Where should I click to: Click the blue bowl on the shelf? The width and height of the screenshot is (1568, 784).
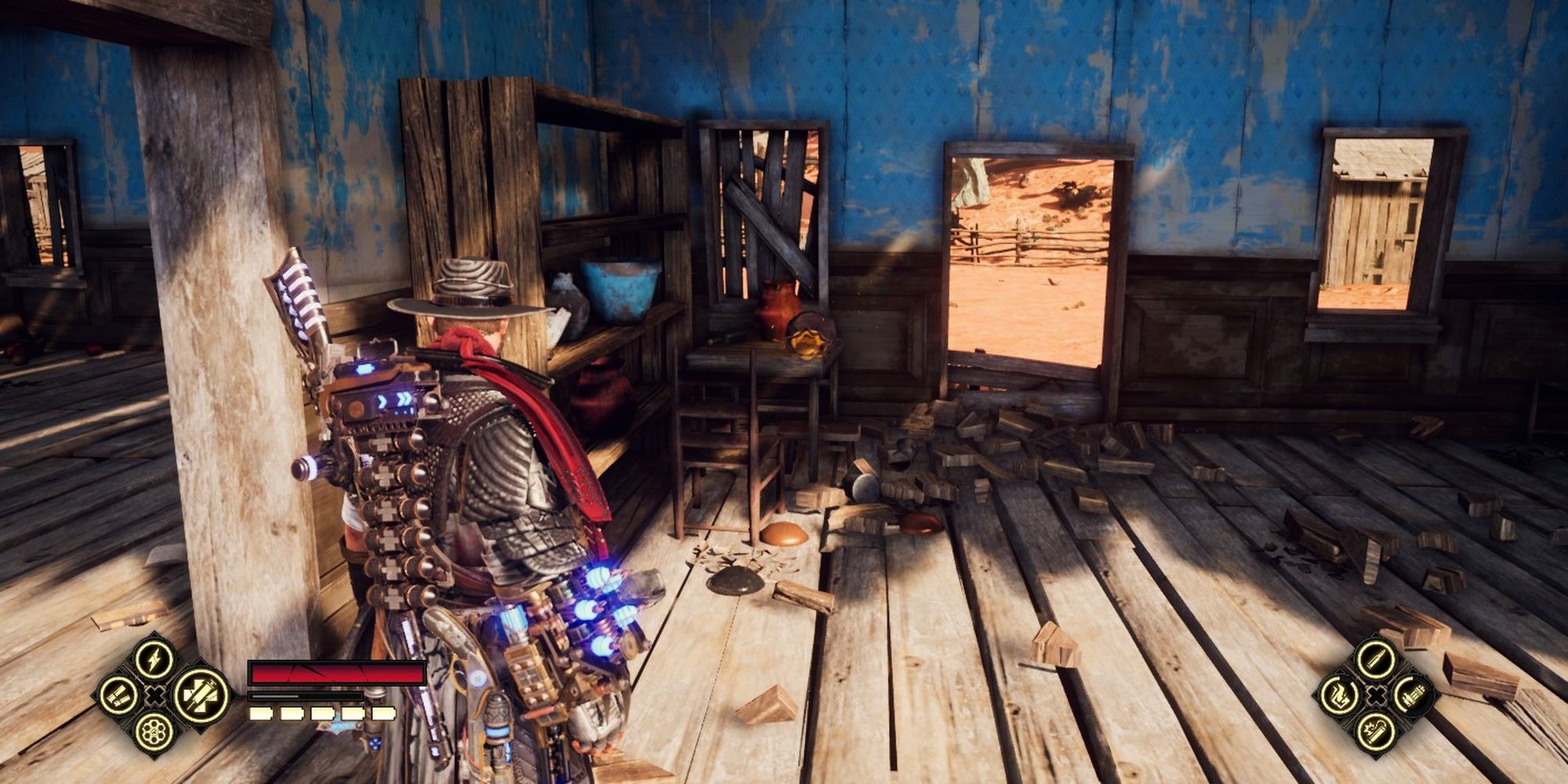619,288
